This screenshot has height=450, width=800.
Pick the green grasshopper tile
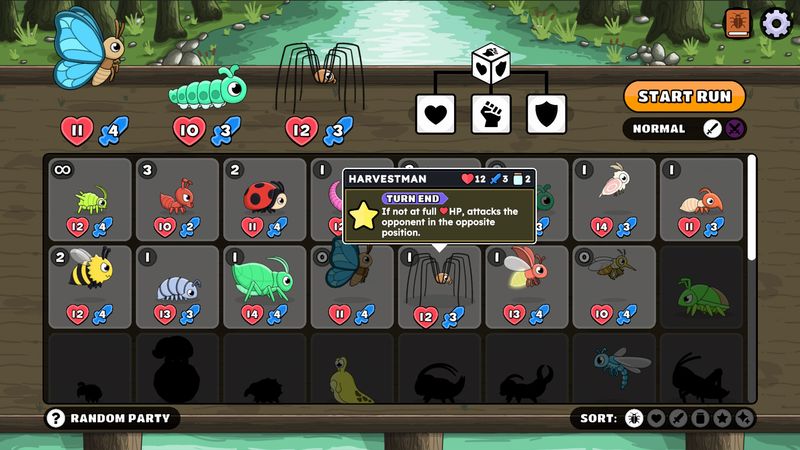click(265, 286)
